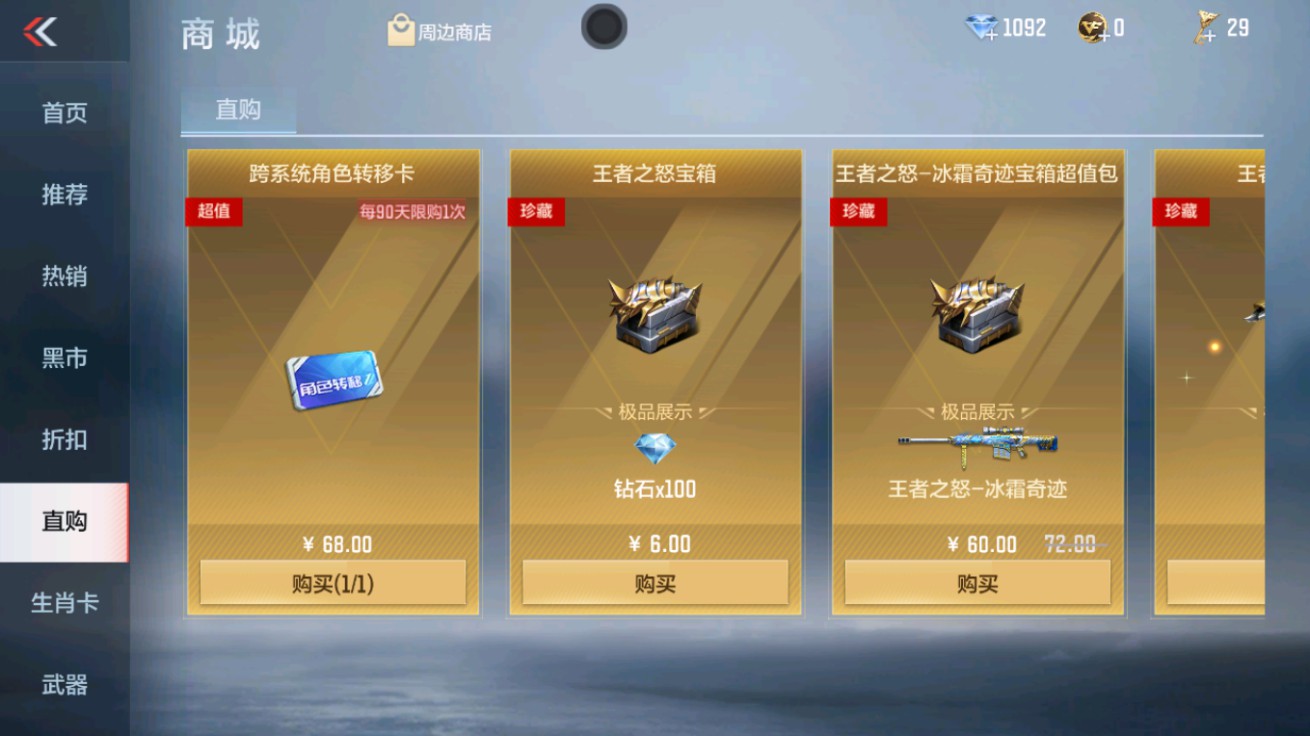The image size is (1310, 736).
Task: Open the 黑市 black market section
Action: [x=62, y=359]
